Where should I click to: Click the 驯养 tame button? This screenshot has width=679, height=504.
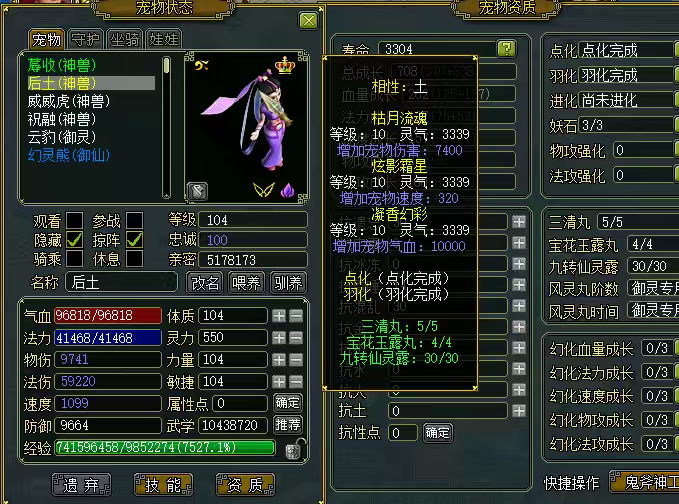(287, 283)
